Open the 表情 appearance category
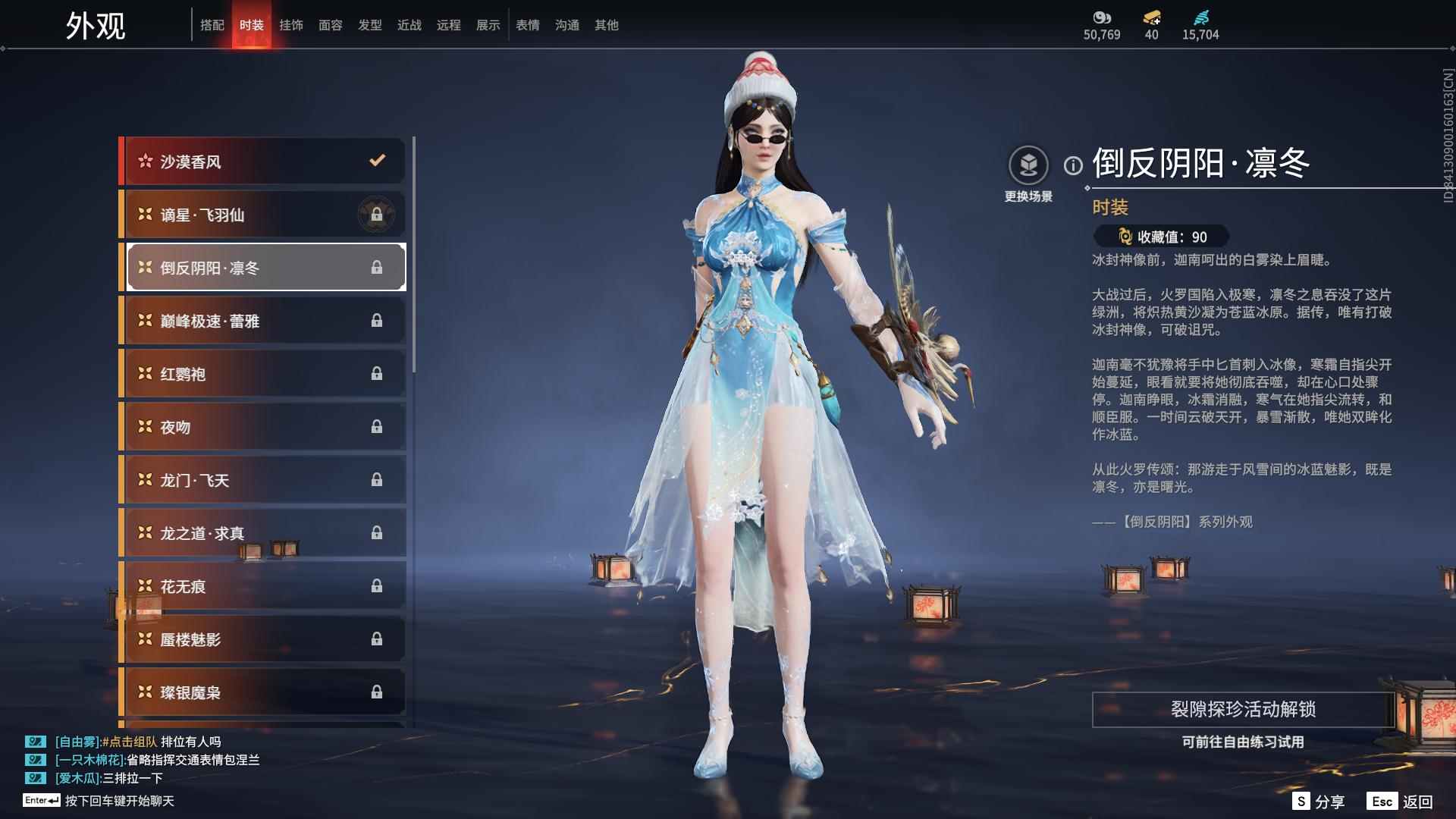The width and height of the screenshot is (1456, 819). 526,25
